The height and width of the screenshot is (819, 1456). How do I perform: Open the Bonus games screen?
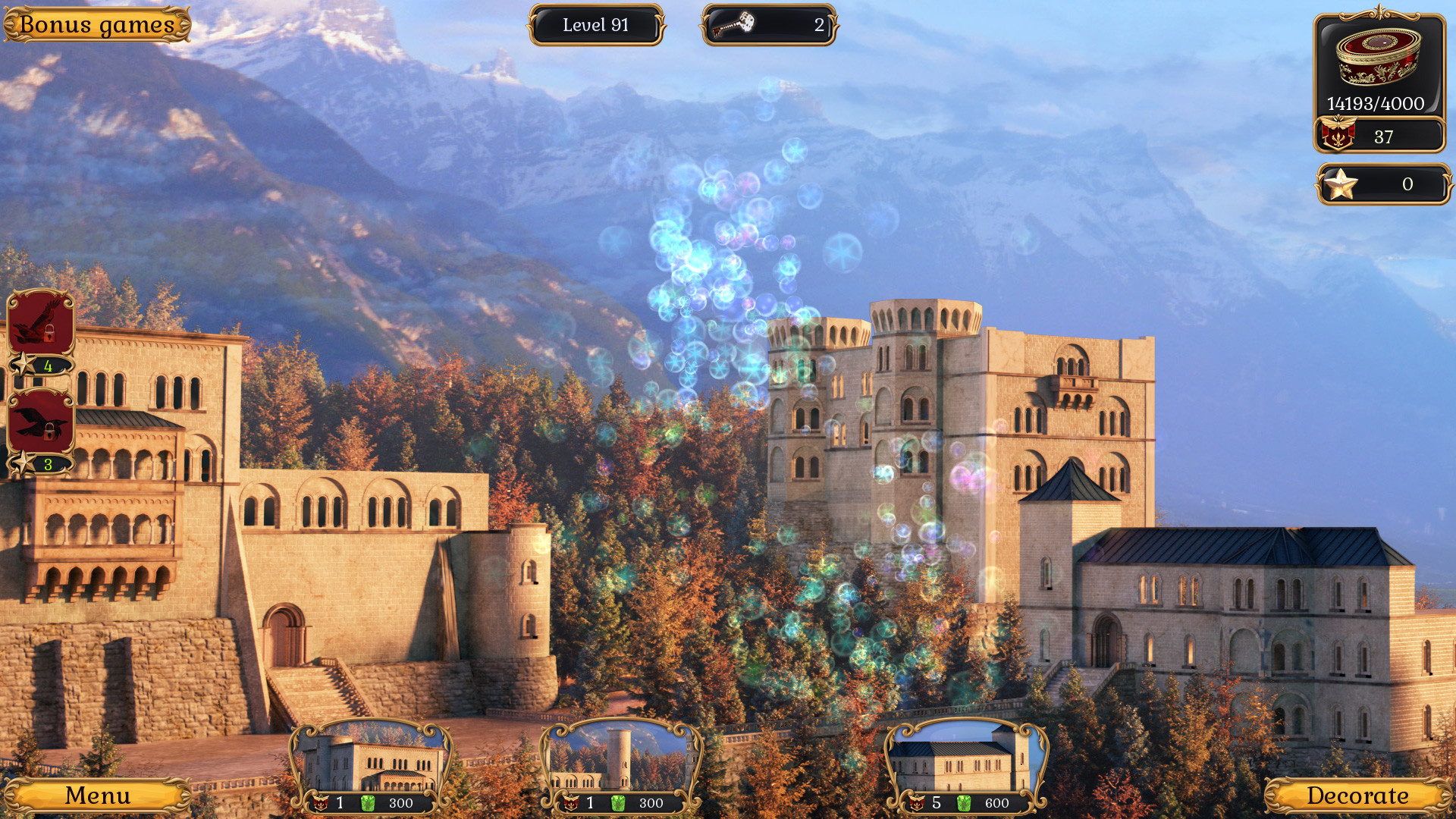click(96, 23)
